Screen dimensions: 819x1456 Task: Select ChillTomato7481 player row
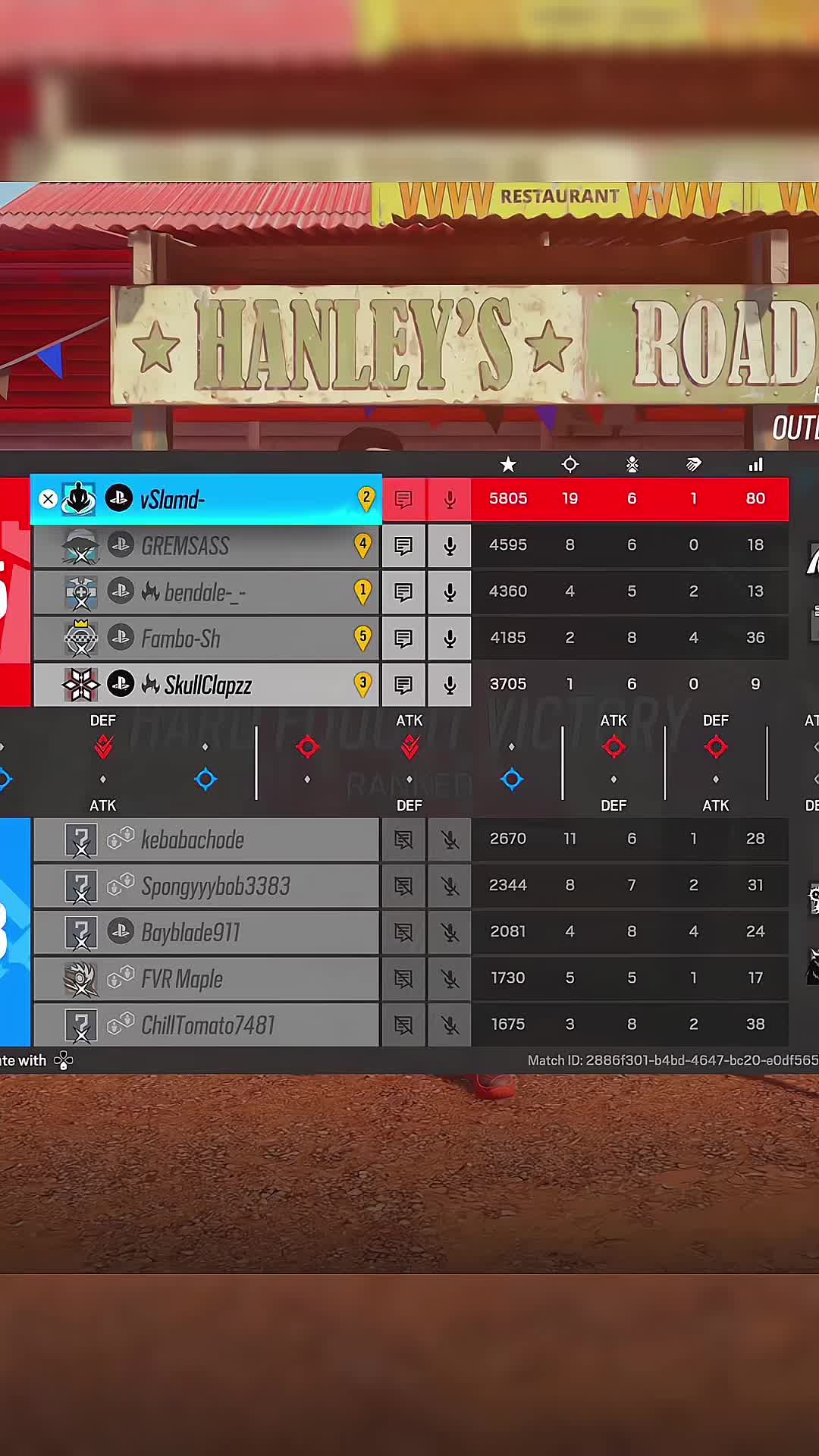click(205, 1025)
